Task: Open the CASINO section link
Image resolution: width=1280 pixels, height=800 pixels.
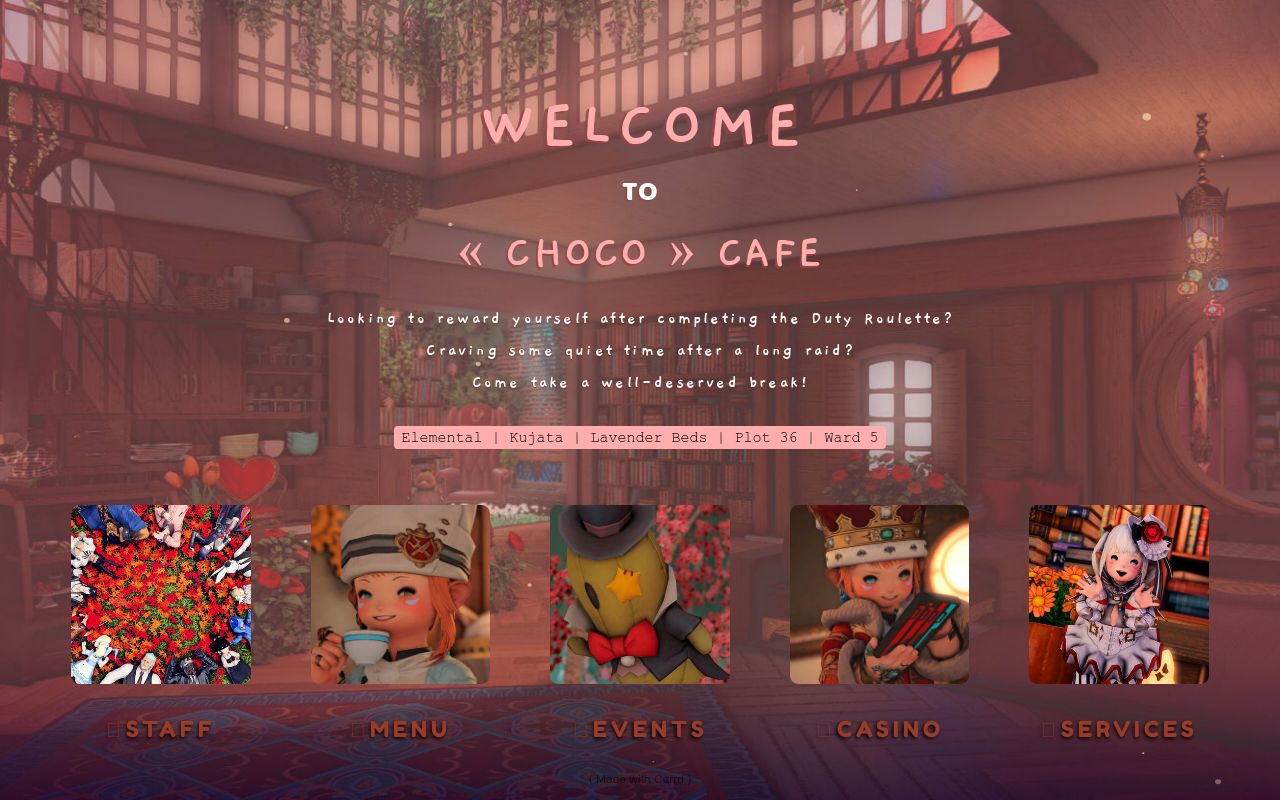Action: point(889,729)
